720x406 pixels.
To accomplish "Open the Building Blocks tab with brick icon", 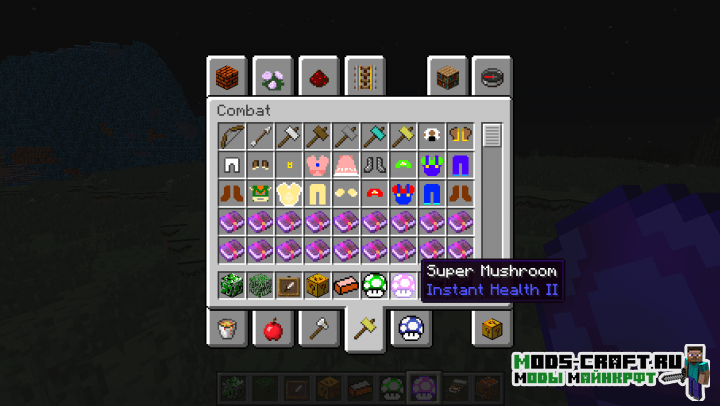I will 226,76.
